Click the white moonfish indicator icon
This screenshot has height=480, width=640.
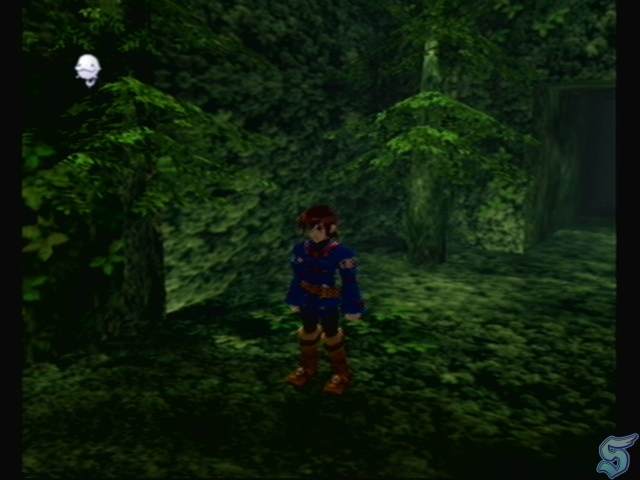pos(88,69)
